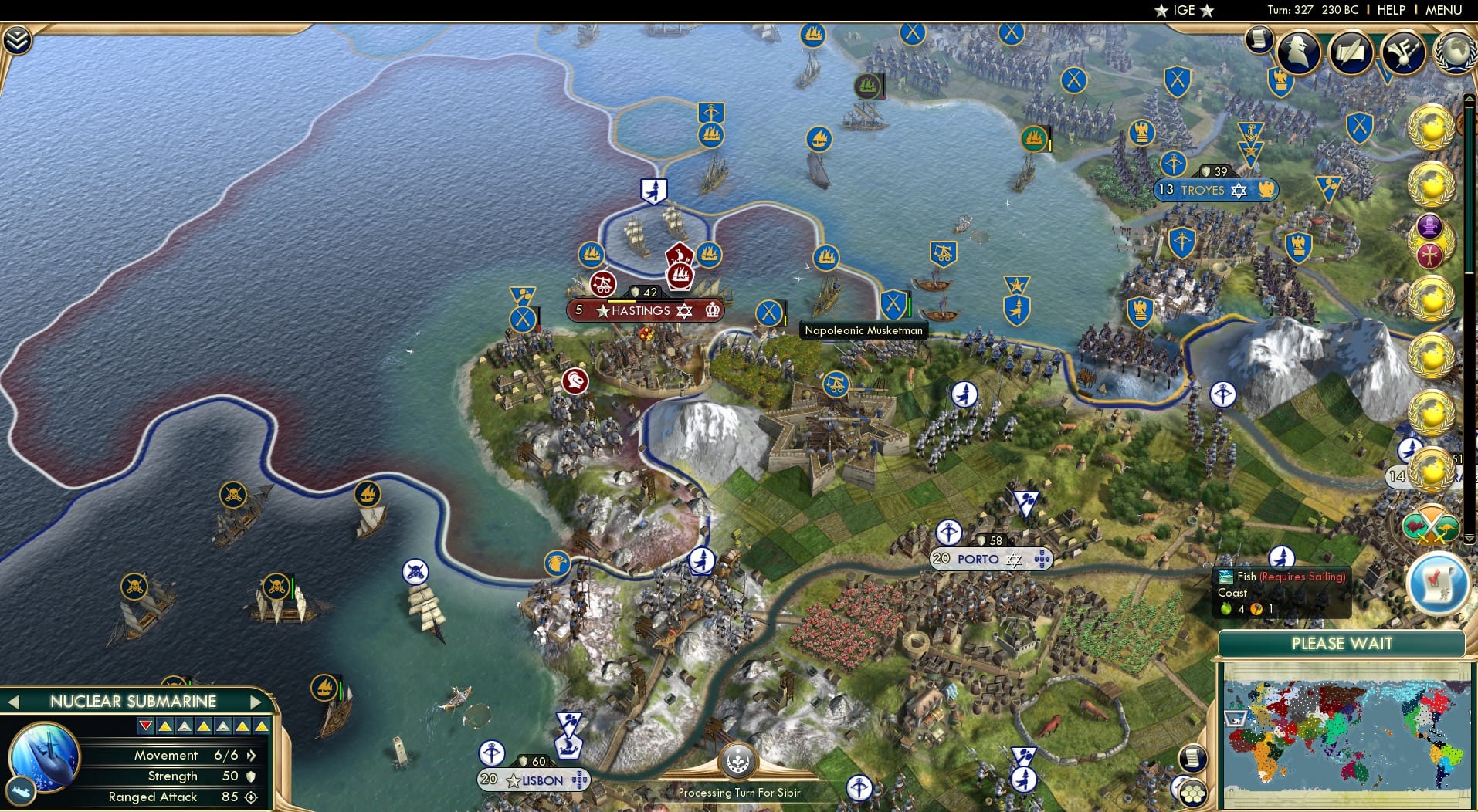
Task: Select previous unit with left arrow
Action: tap(12, 702)
